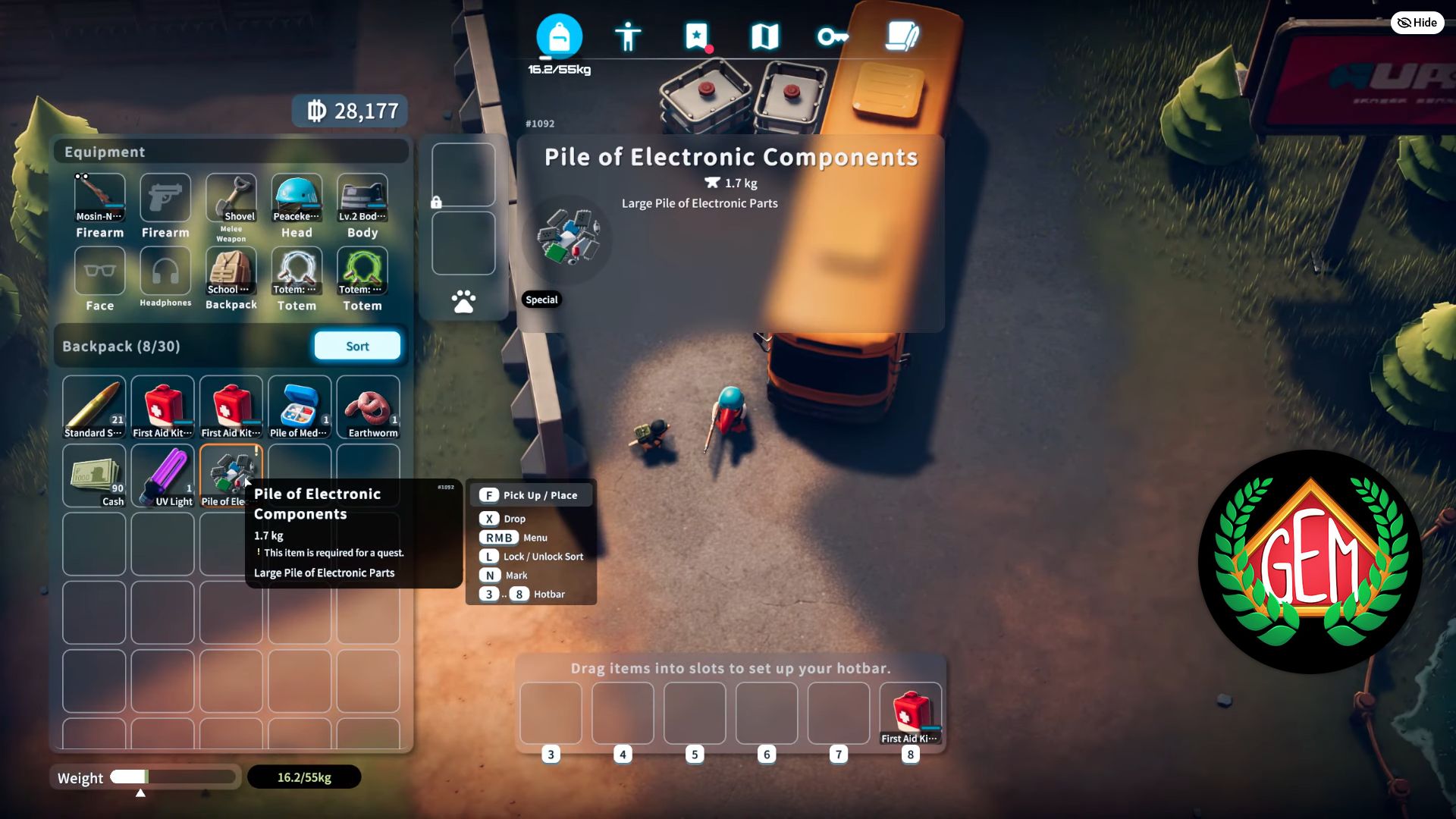
Task: Open the backpack inventory icon
Action: [559, 35]
